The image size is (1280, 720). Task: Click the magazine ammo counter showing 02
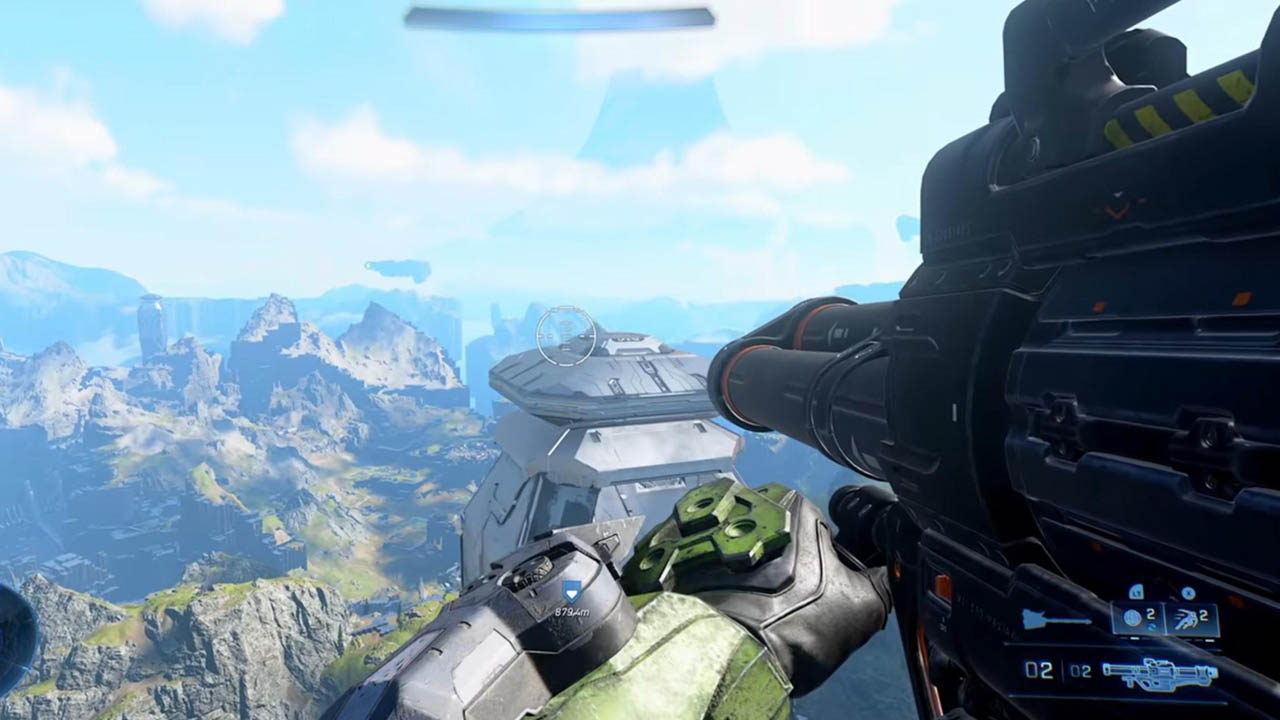coord(1038,669)
